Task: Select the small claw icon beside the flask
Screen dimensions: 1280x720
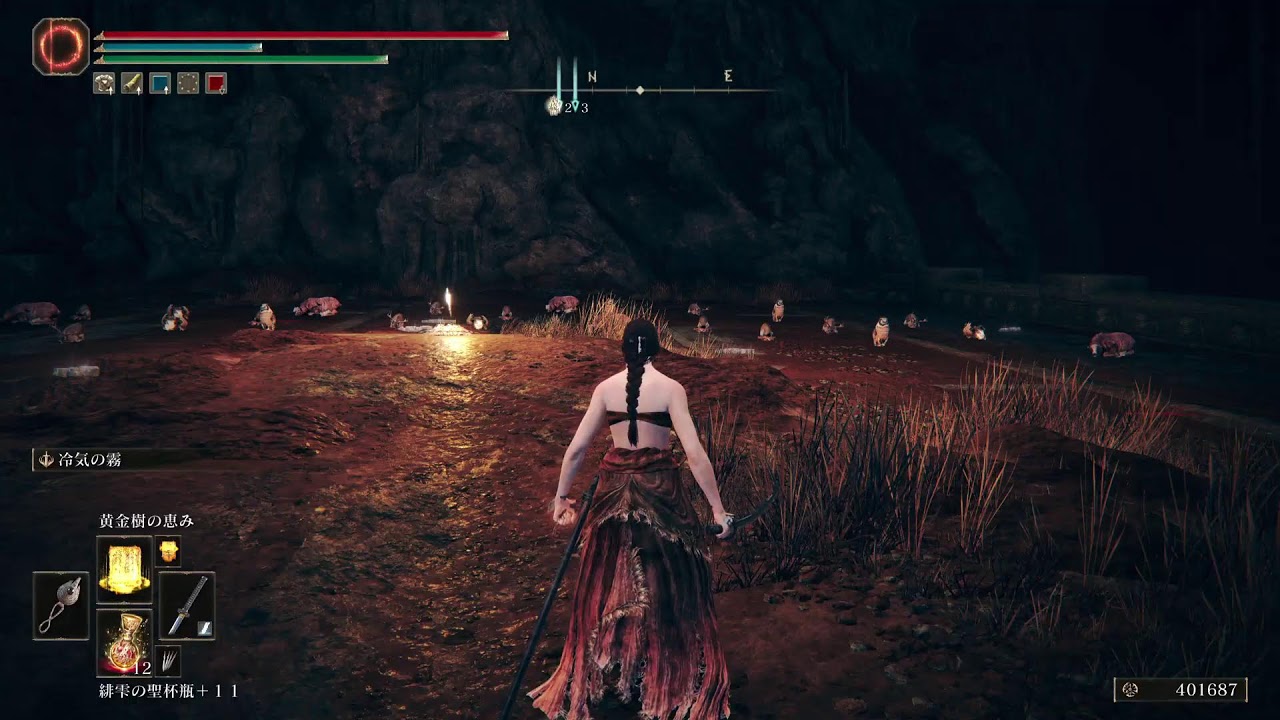Action: 168,660
